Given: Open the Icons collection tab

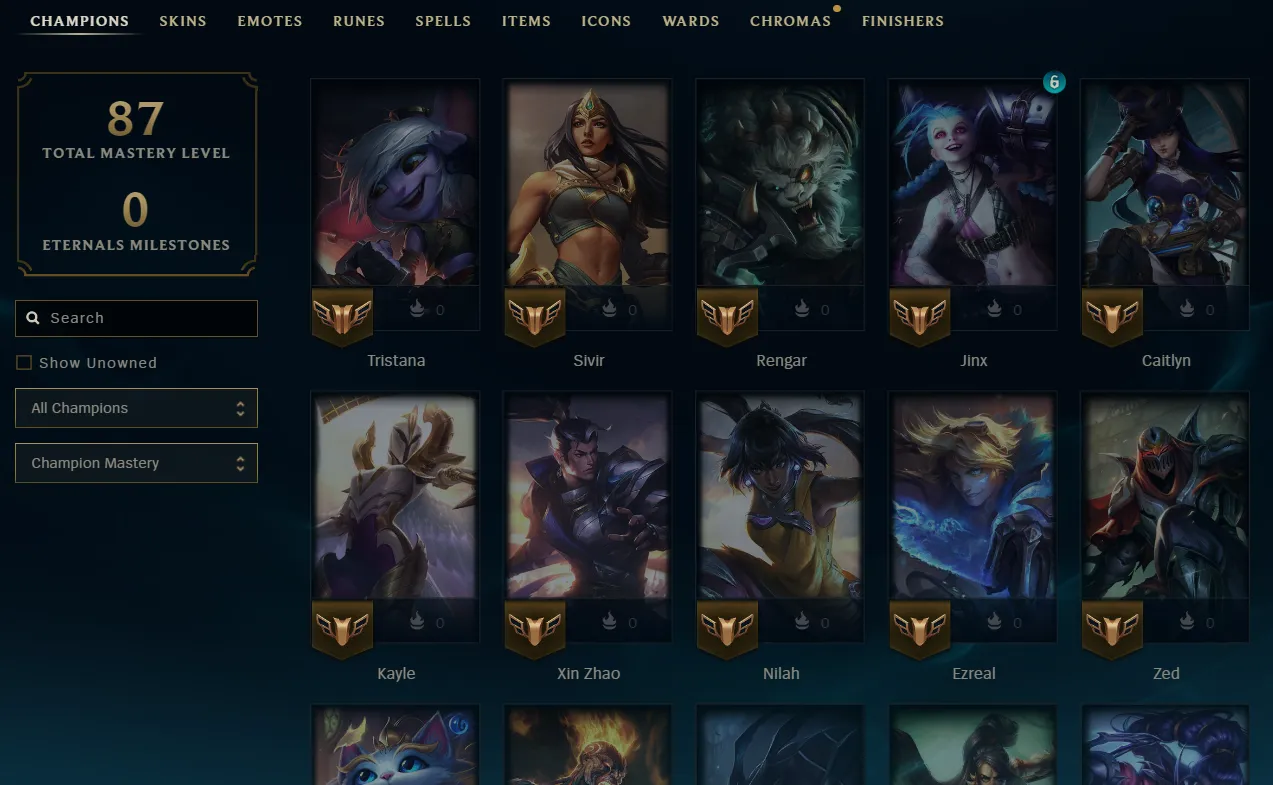Looking at the screenshot, I should (606, 21).
